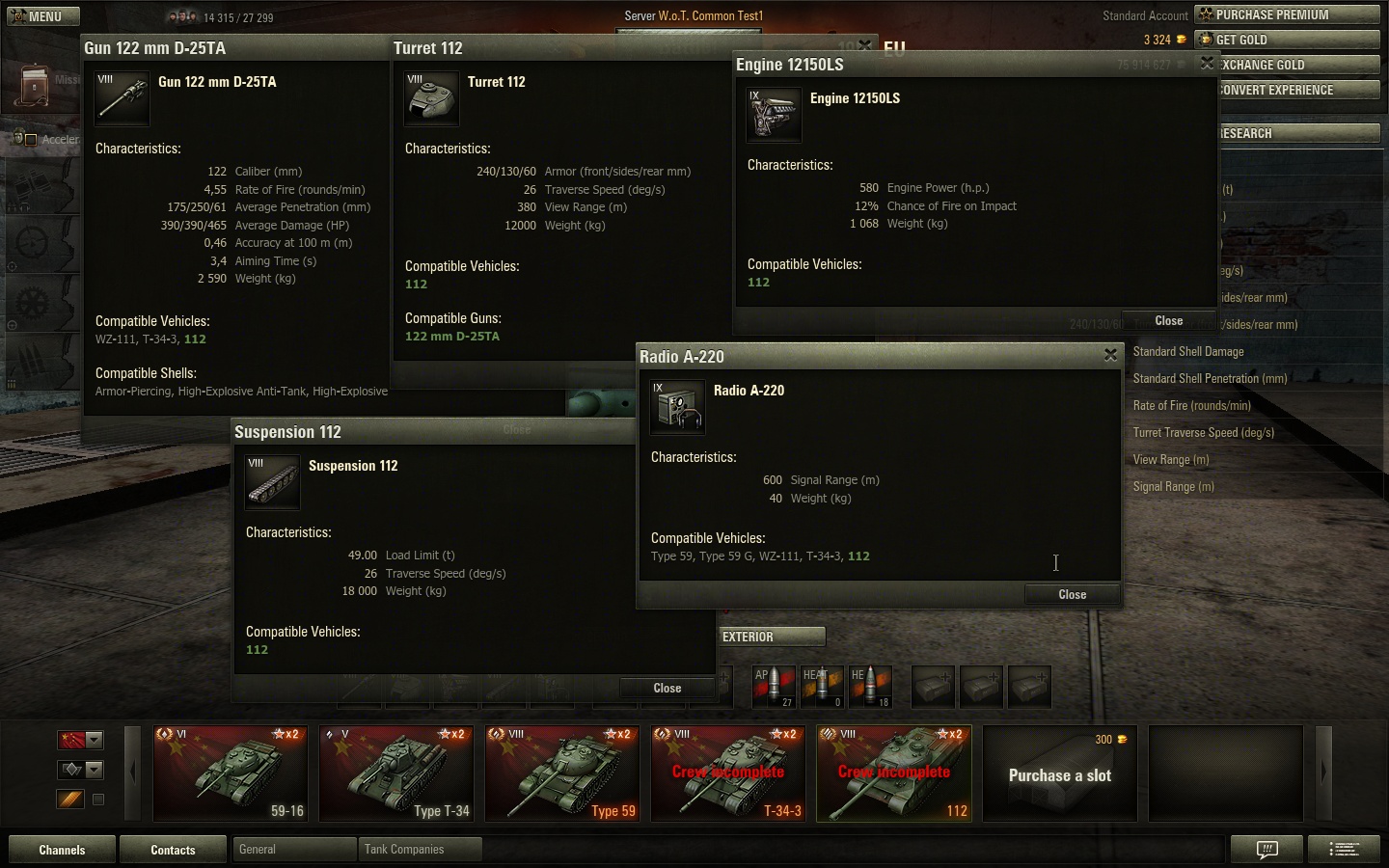This screenshot has height=868, width=1389.
Task: Open the Exterior customization button
Action: point(772,637)
